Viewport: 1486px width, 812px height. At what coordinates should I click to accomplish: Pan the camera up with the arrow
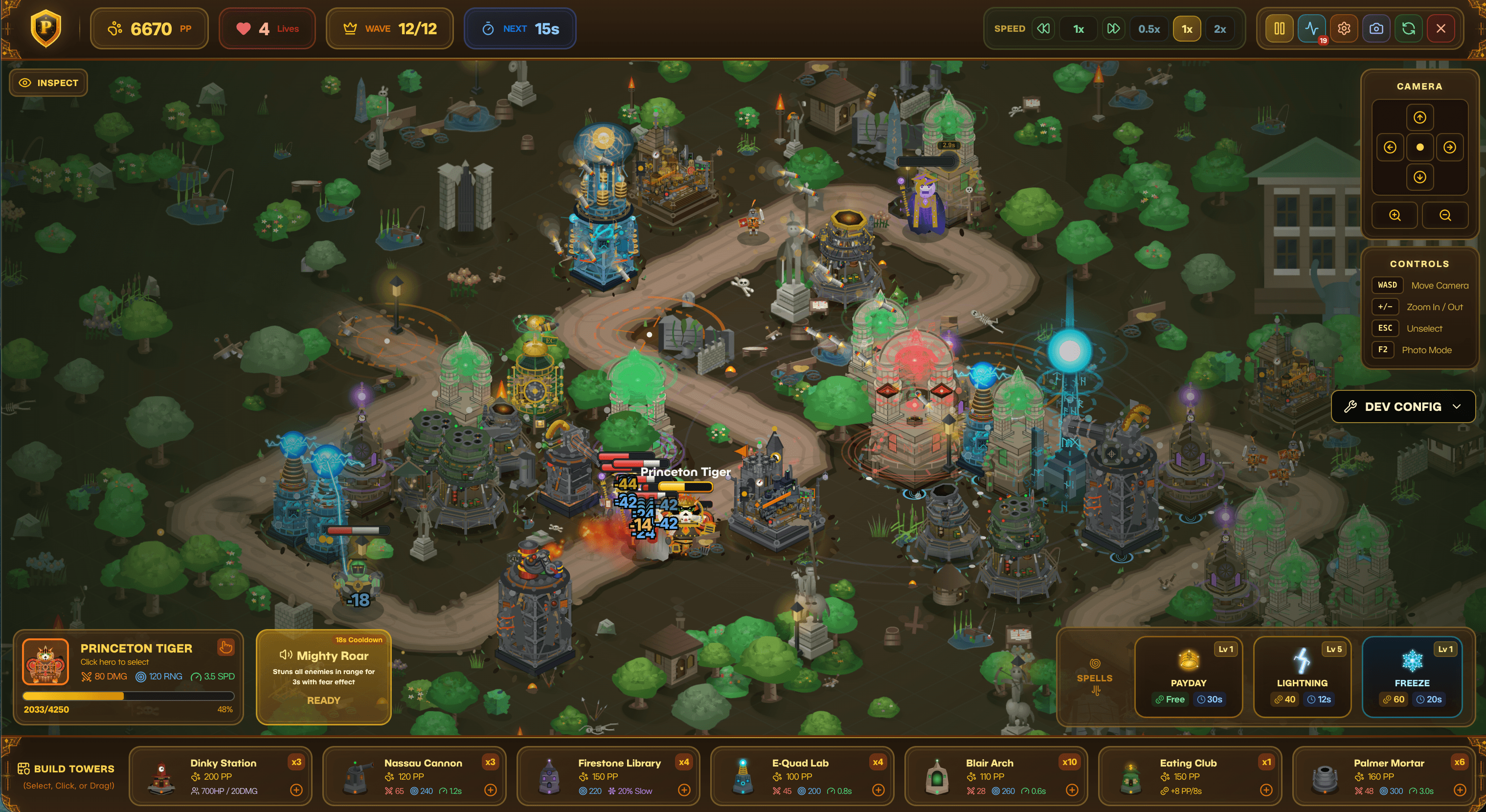1419,118
